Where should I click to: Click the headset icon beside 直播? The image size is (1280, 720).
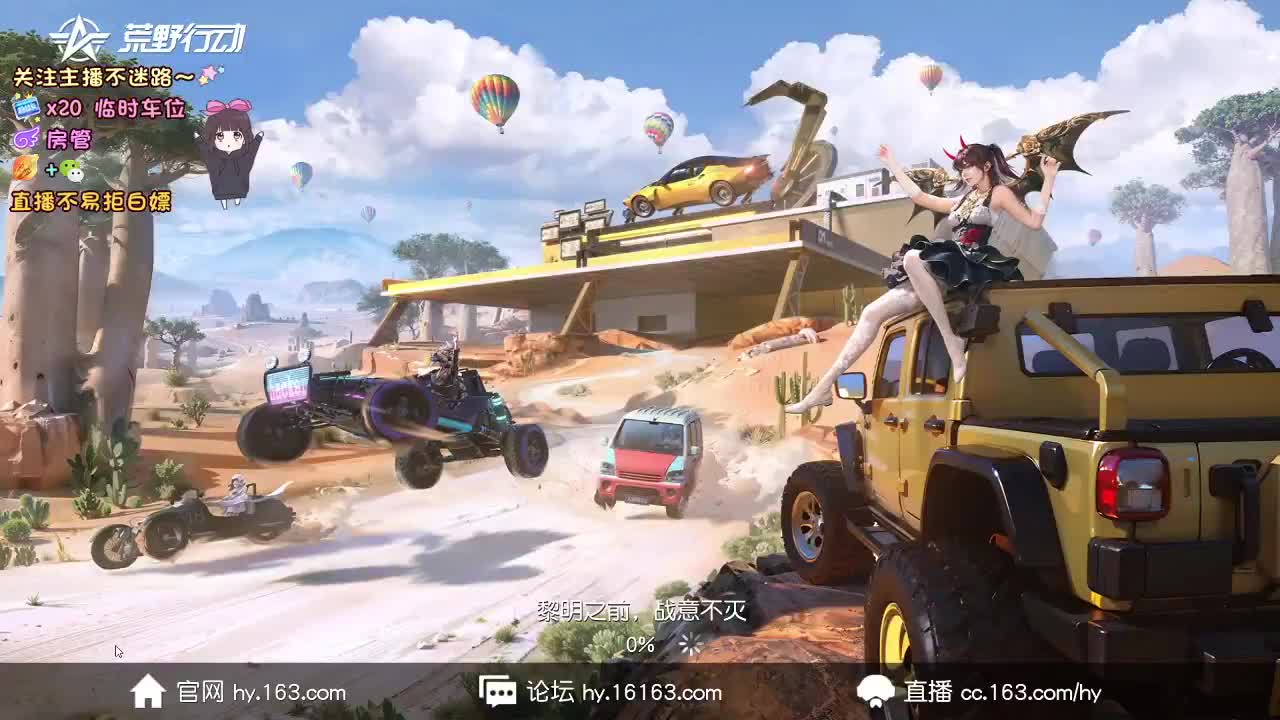pos(875,691)
